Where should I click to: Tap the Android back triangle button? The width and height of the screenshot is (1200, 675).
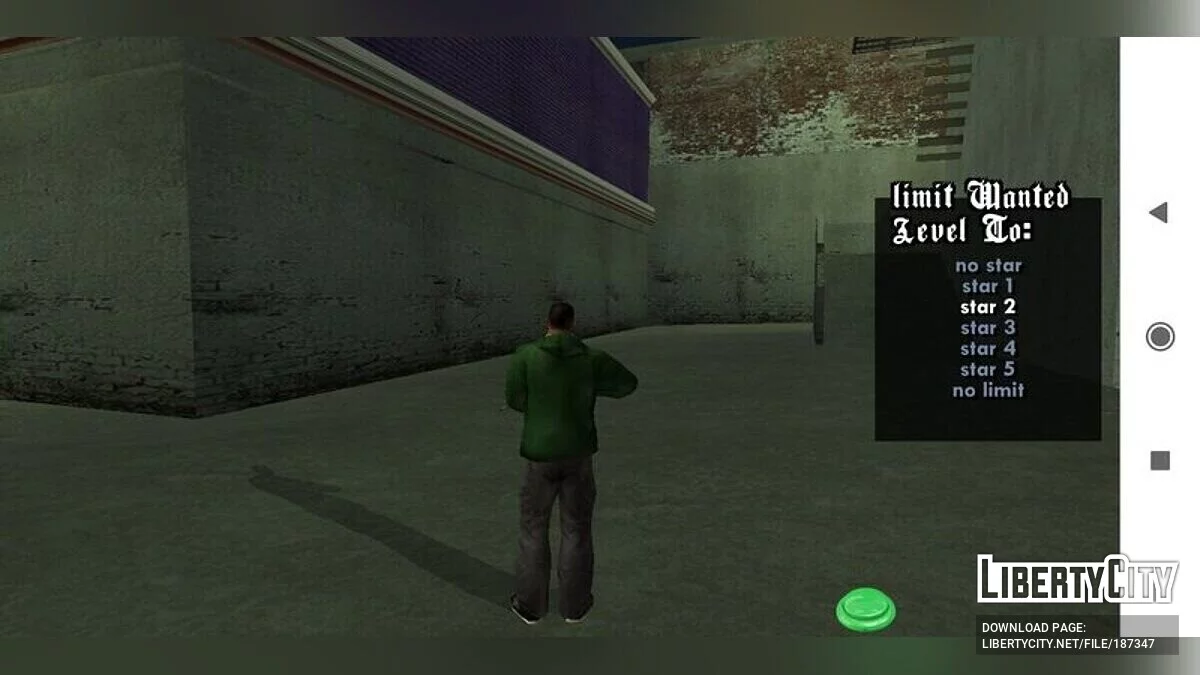tap(1159, 212)
